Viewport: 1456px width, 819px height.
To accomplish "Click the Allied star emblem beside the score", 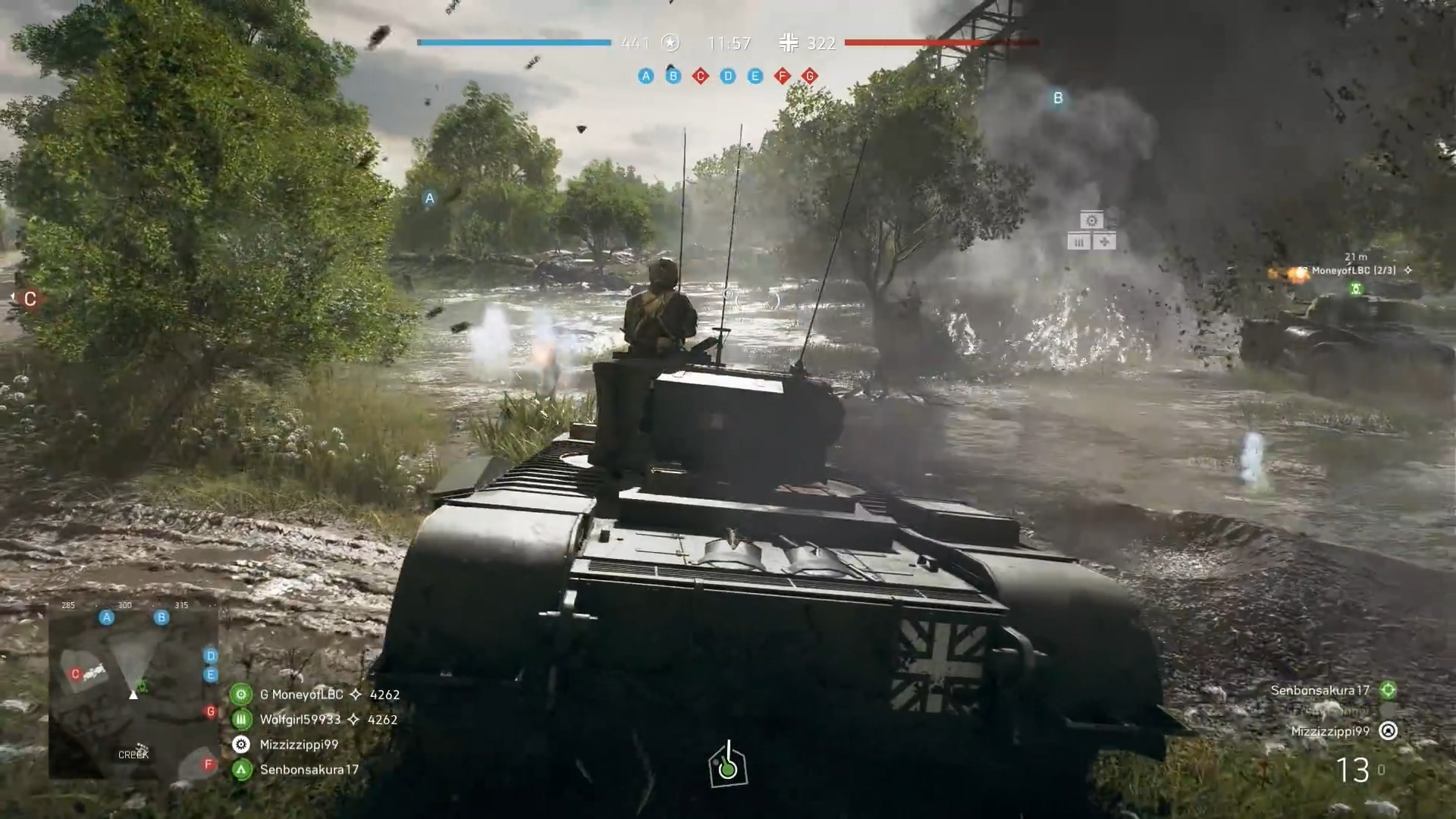I will 670,43.
